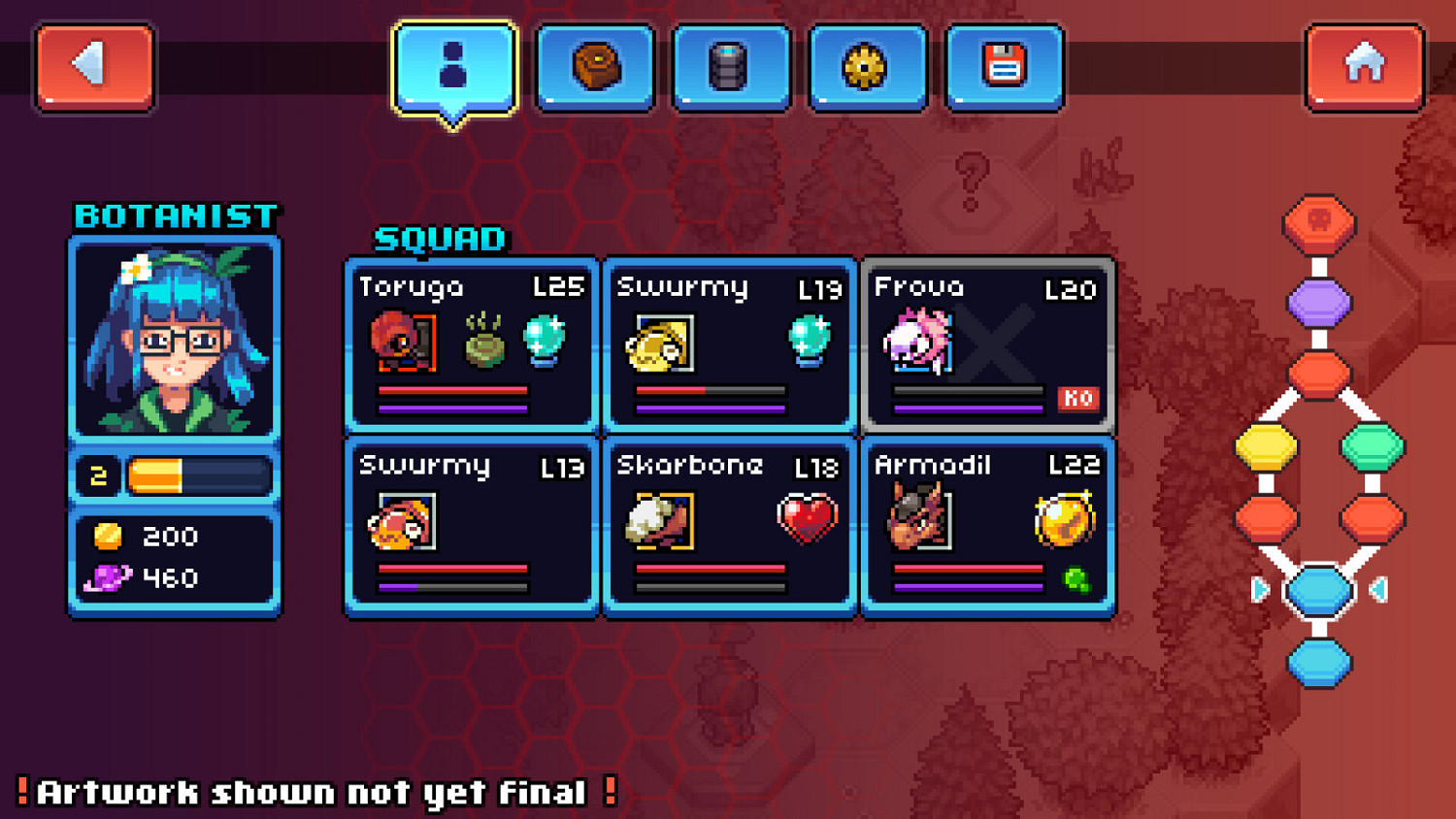This screenshot has width=1456, height=819.
Task: Select the Botanist portrait
Action: 174,340
